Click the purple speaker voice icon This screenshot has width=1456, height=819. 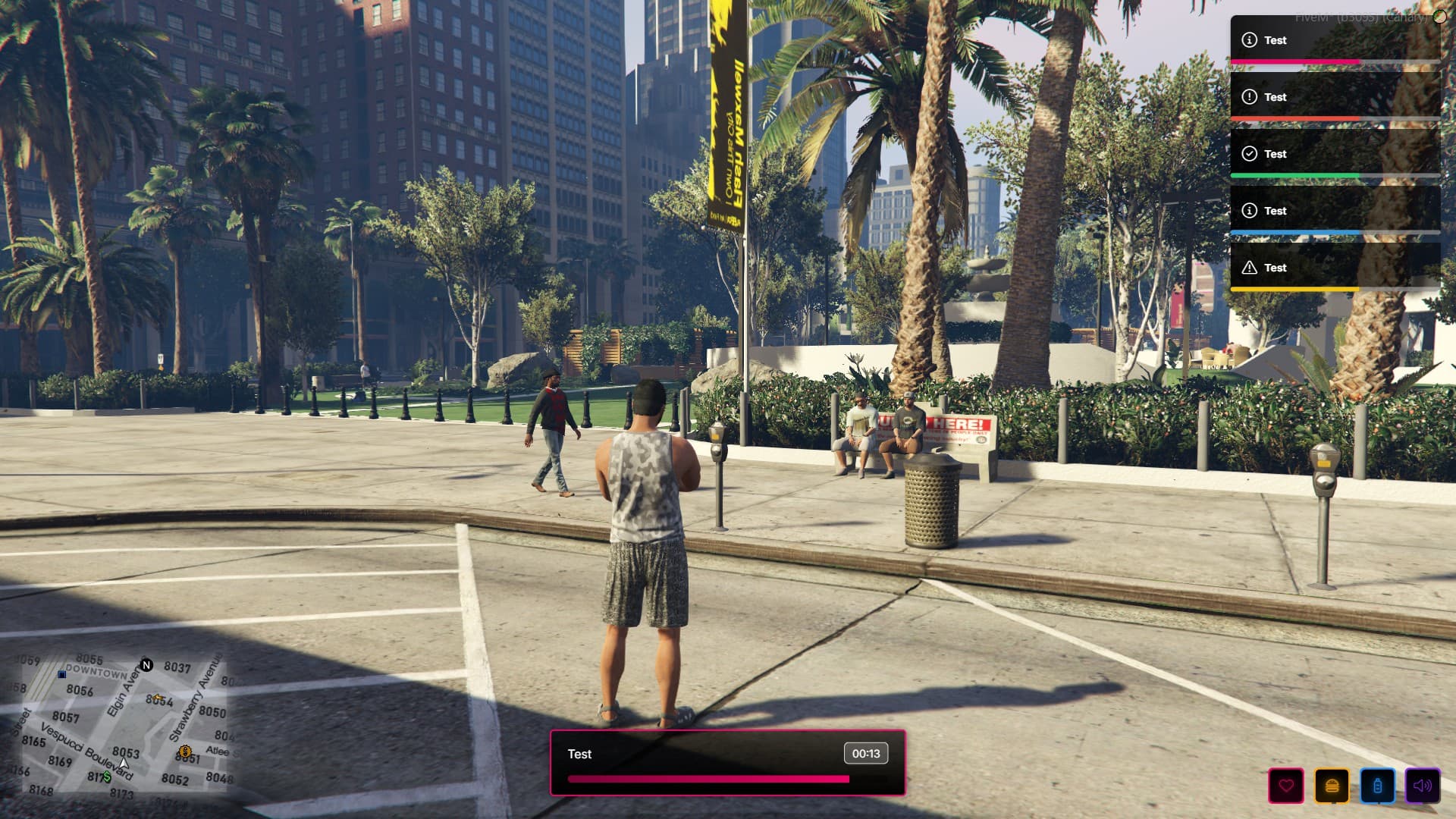[1423, 786]
